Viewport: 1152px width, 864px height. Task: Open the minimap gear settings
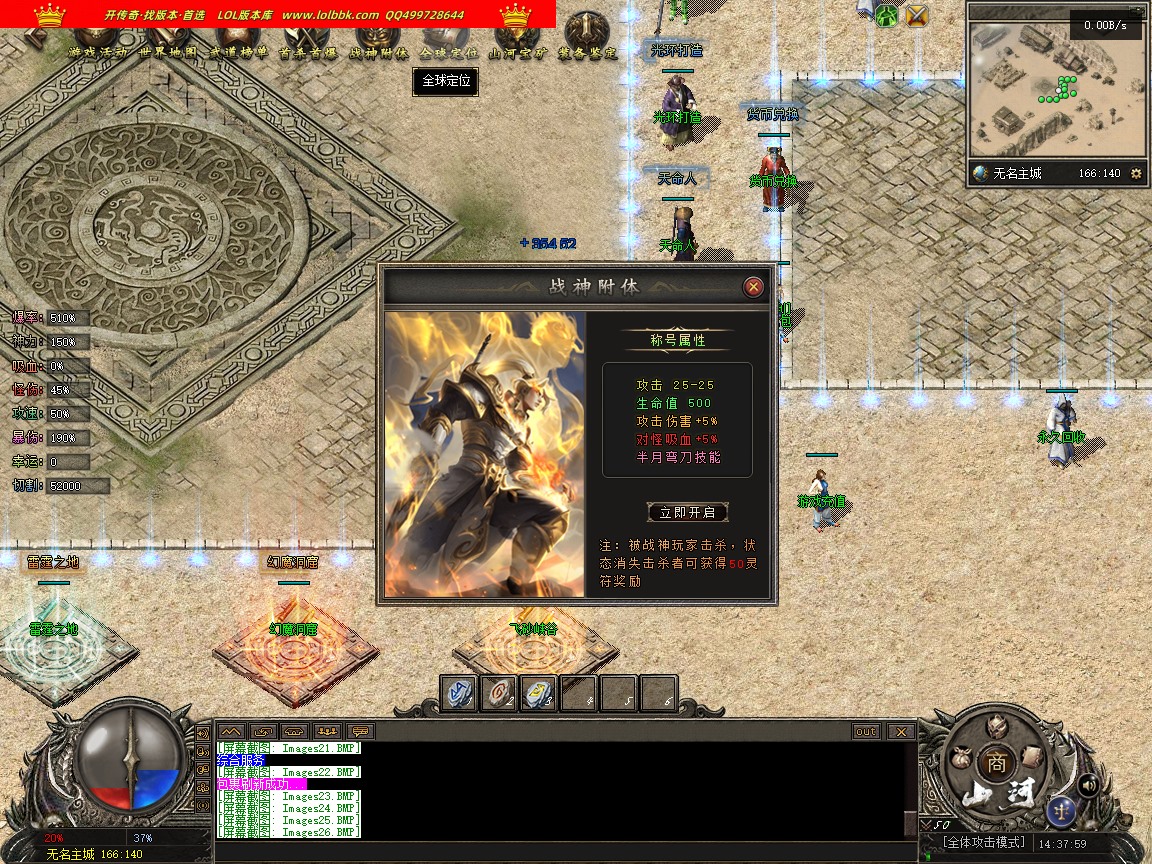click(x=1135, y=173)
